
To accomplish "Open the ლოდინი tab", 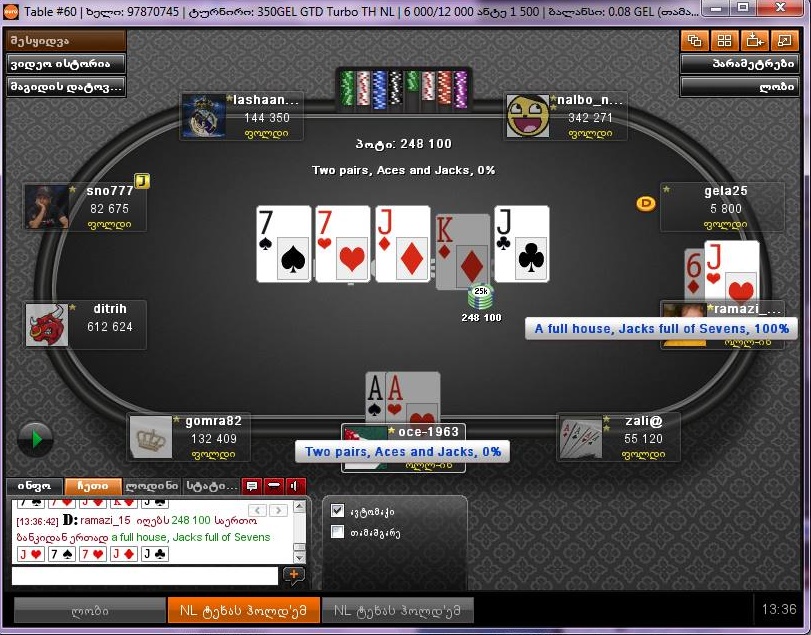I will 153,486.
